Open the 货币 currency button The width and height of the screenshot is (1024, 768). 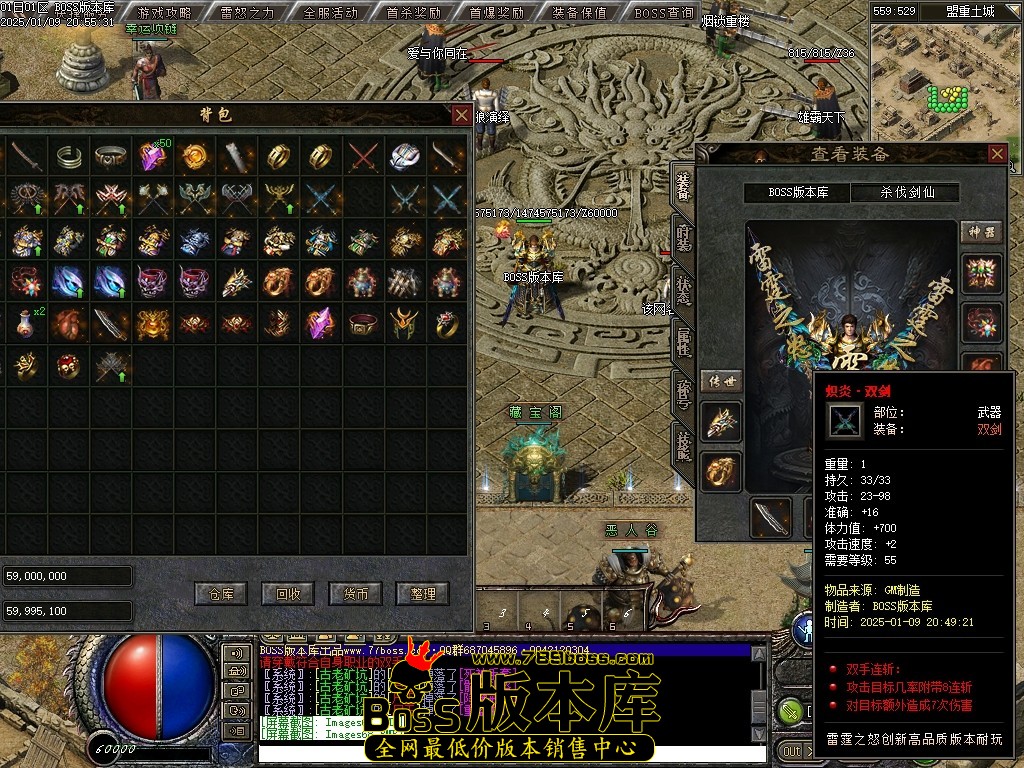tap(356, 593)
